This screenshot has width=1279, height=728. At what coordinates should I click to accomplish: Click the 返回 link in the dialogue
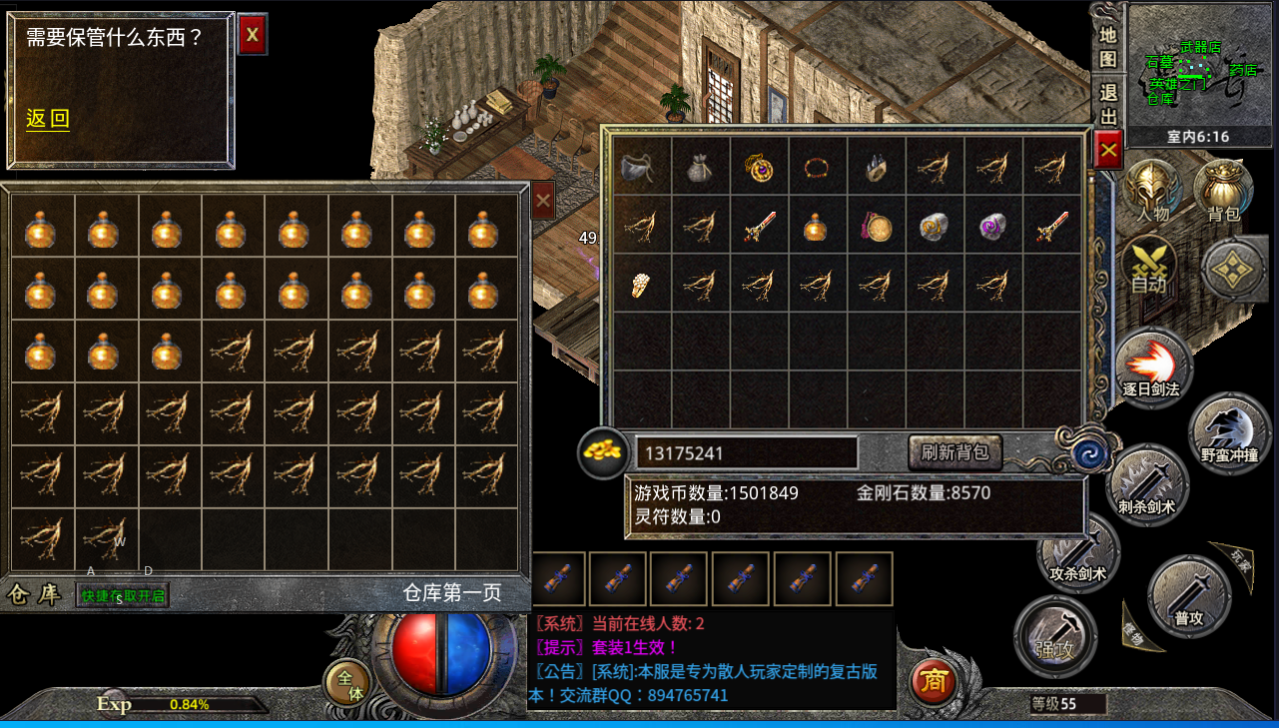coord(48,119)
